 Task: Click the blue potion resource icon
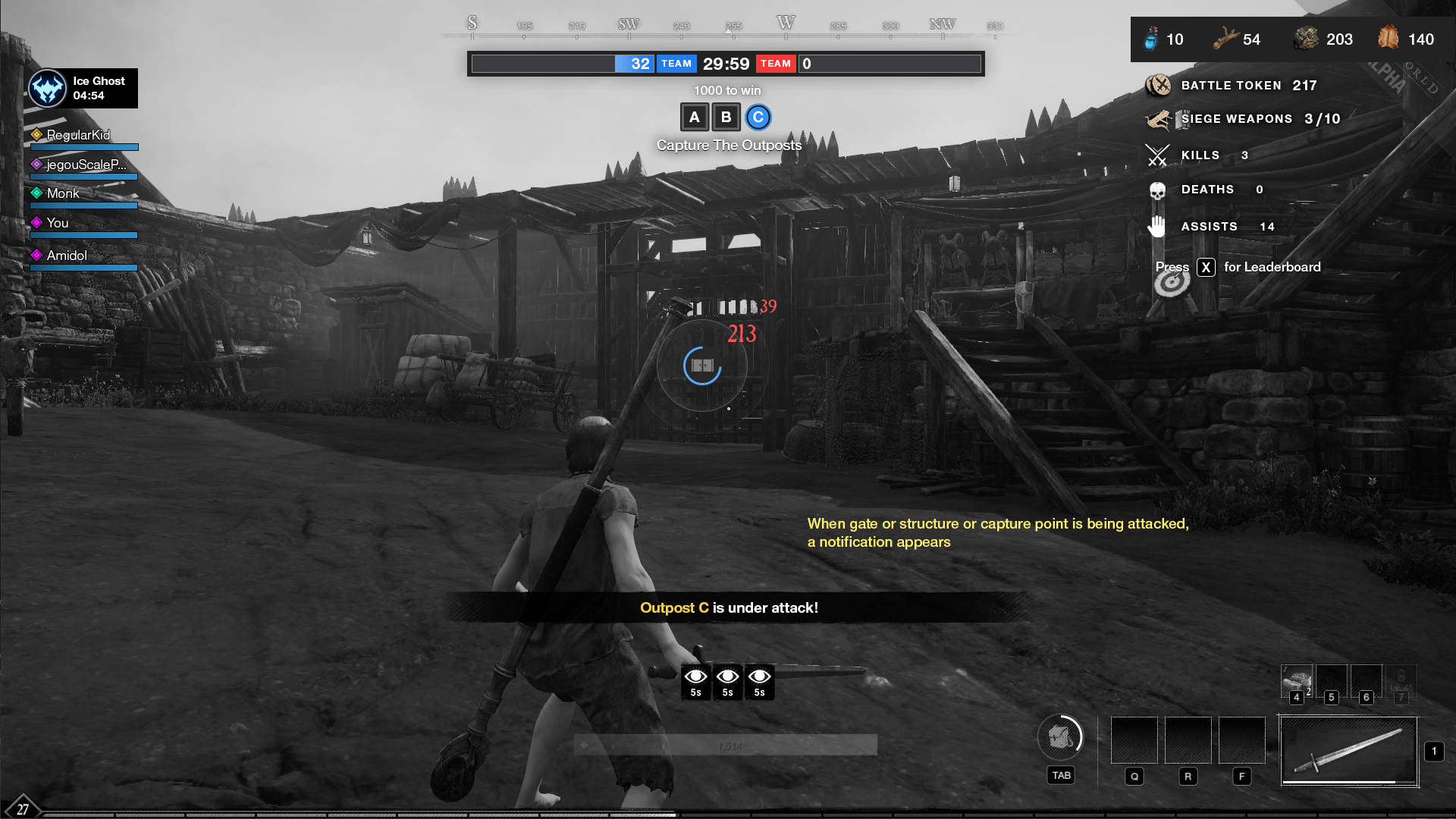(1151, 39)
